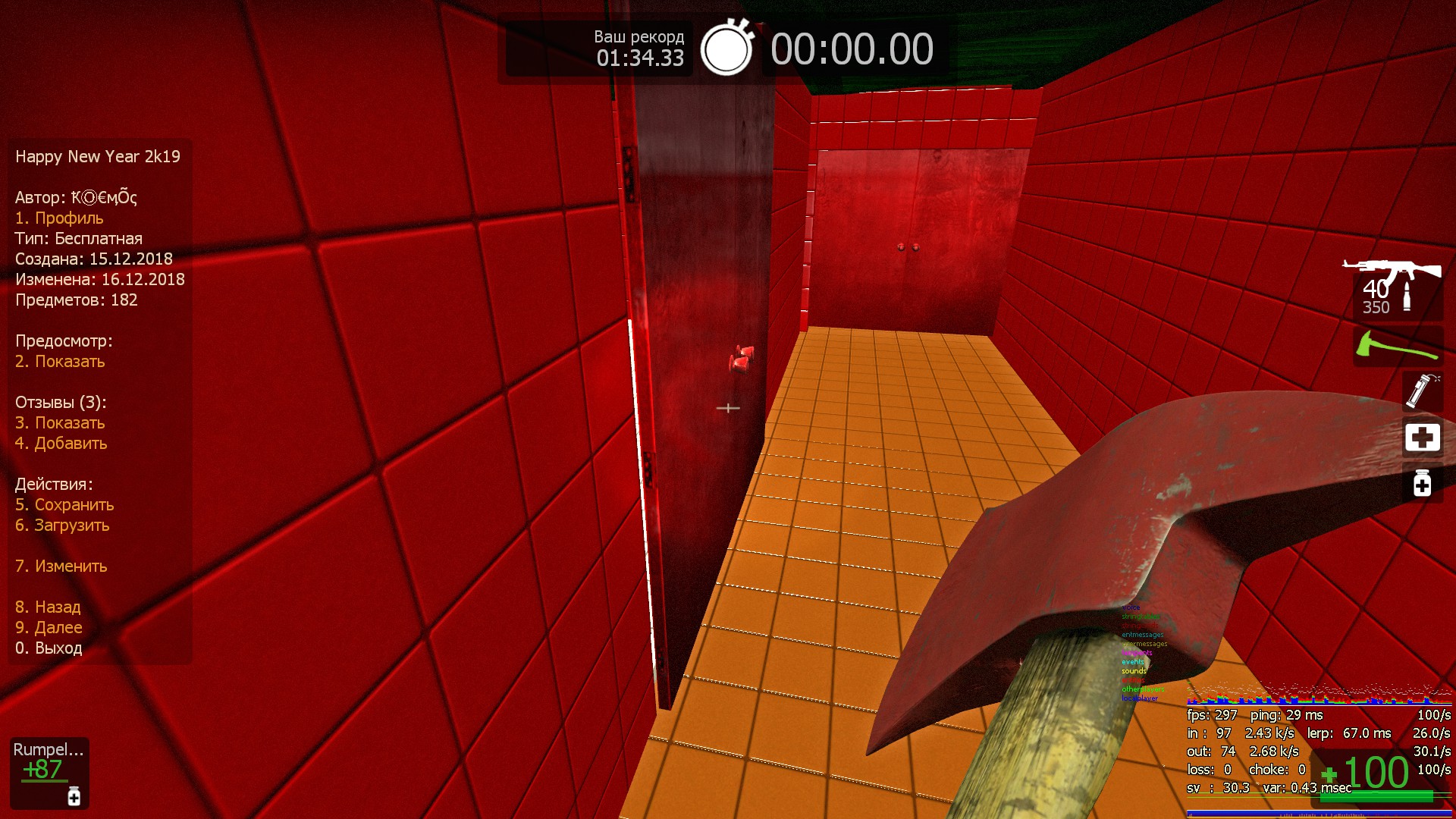Click the Rumpel teammate status panel

click(49, 772)
